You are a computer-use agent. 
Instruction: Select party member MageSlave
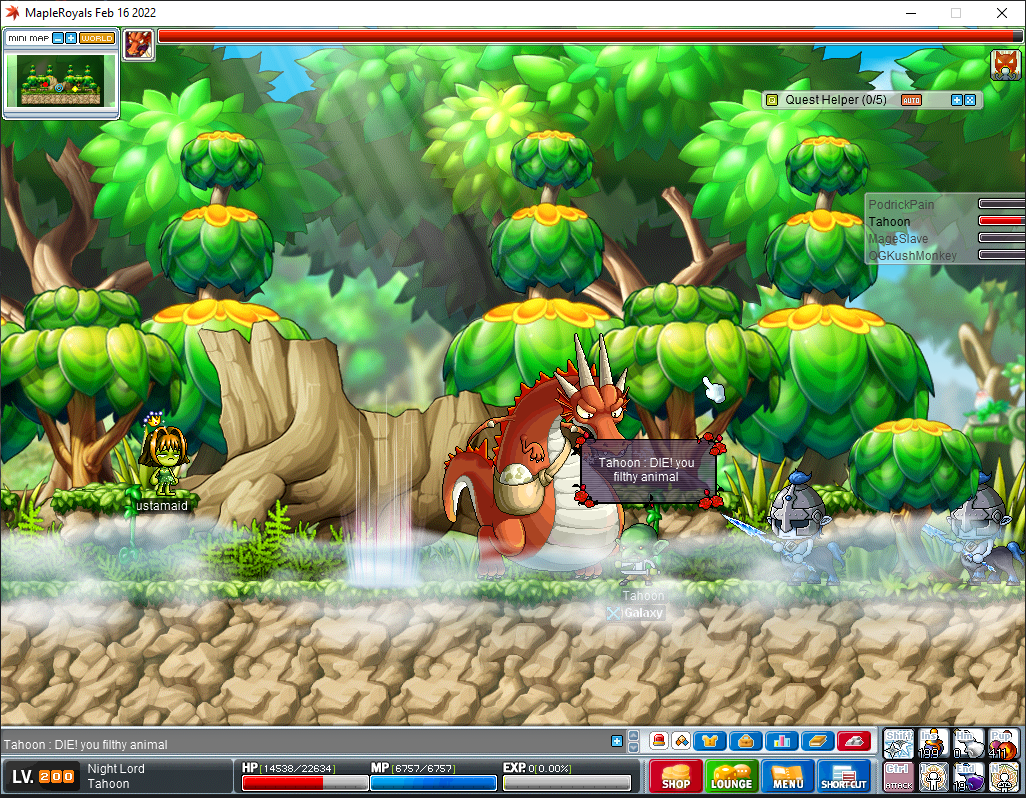tap(898, 238)
